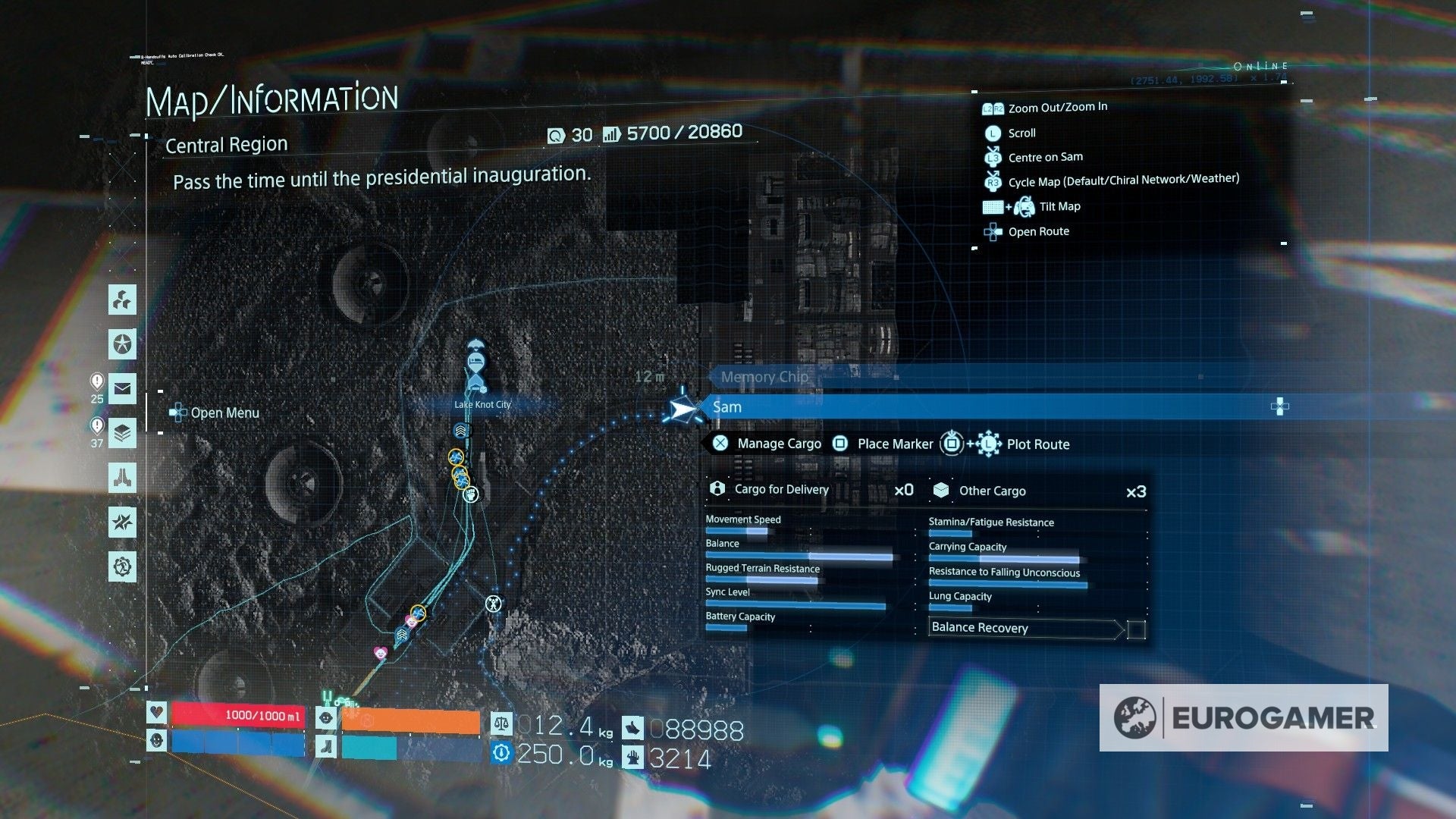
Task: Click the thumbs-up likes icon beside 88988
Action: point(632,728)
